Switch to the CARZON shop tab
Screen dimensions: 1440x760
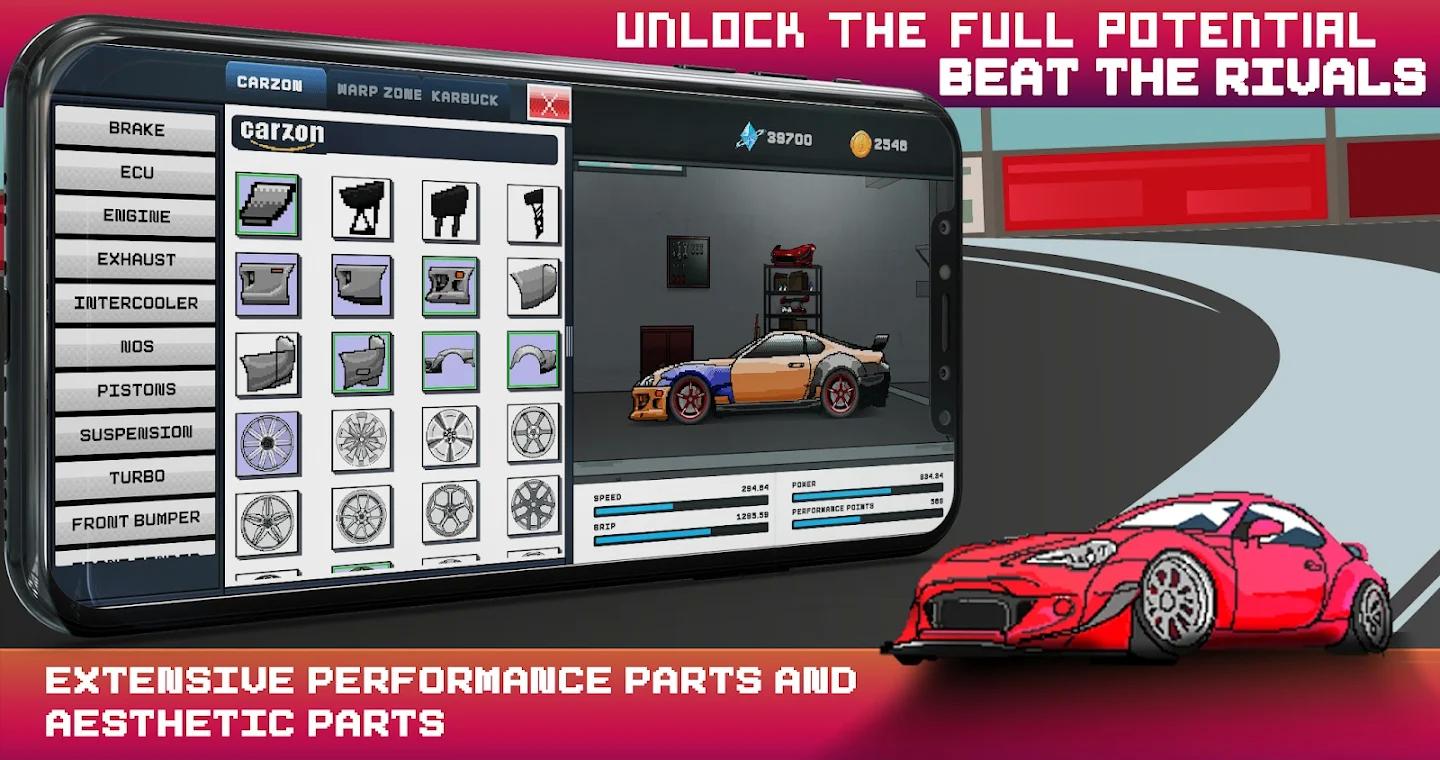point(274,83)
